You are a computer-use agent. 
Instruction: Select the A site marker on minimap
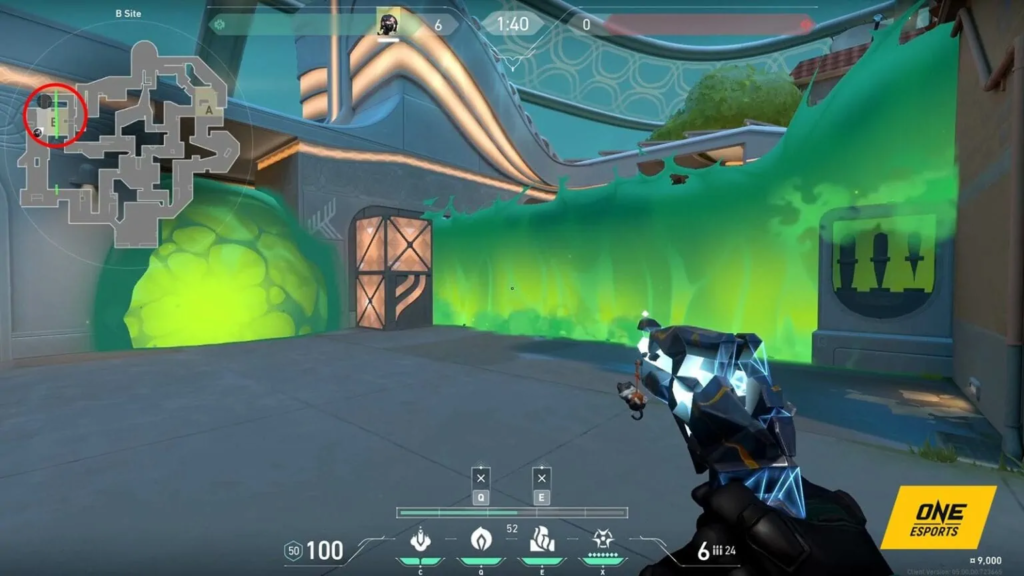click(x=208, y=107)
